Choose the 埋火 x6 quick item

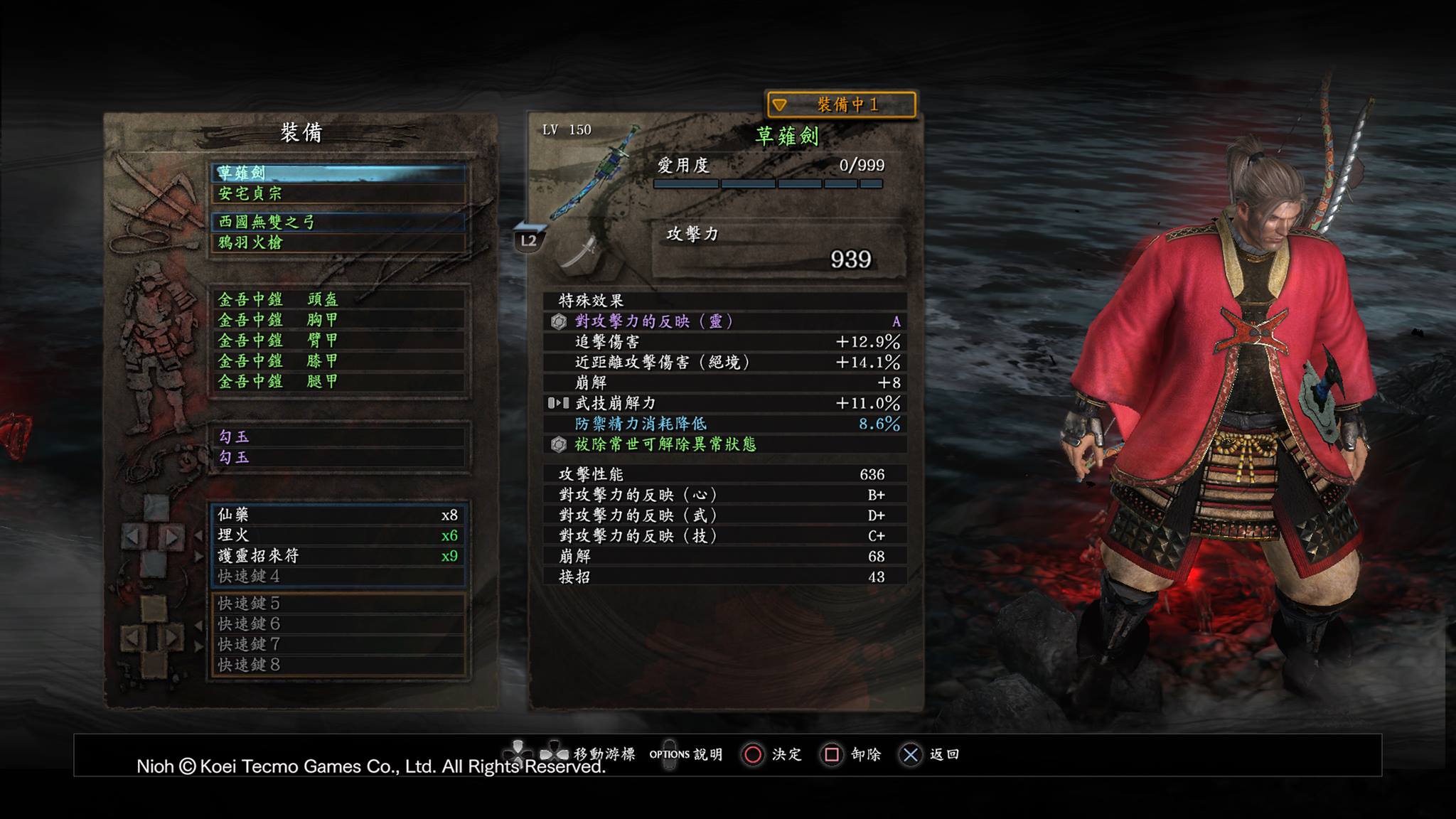coord(338,535)
